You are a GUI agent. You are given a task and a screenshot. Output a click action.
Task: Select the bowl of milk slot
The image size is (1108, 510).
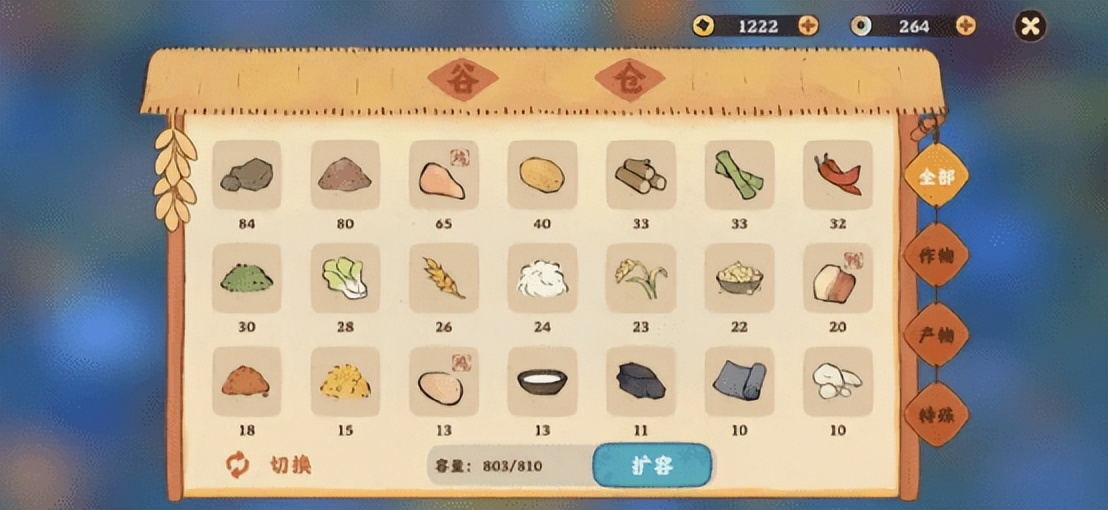pyautogui.click(x=542, y=382)
